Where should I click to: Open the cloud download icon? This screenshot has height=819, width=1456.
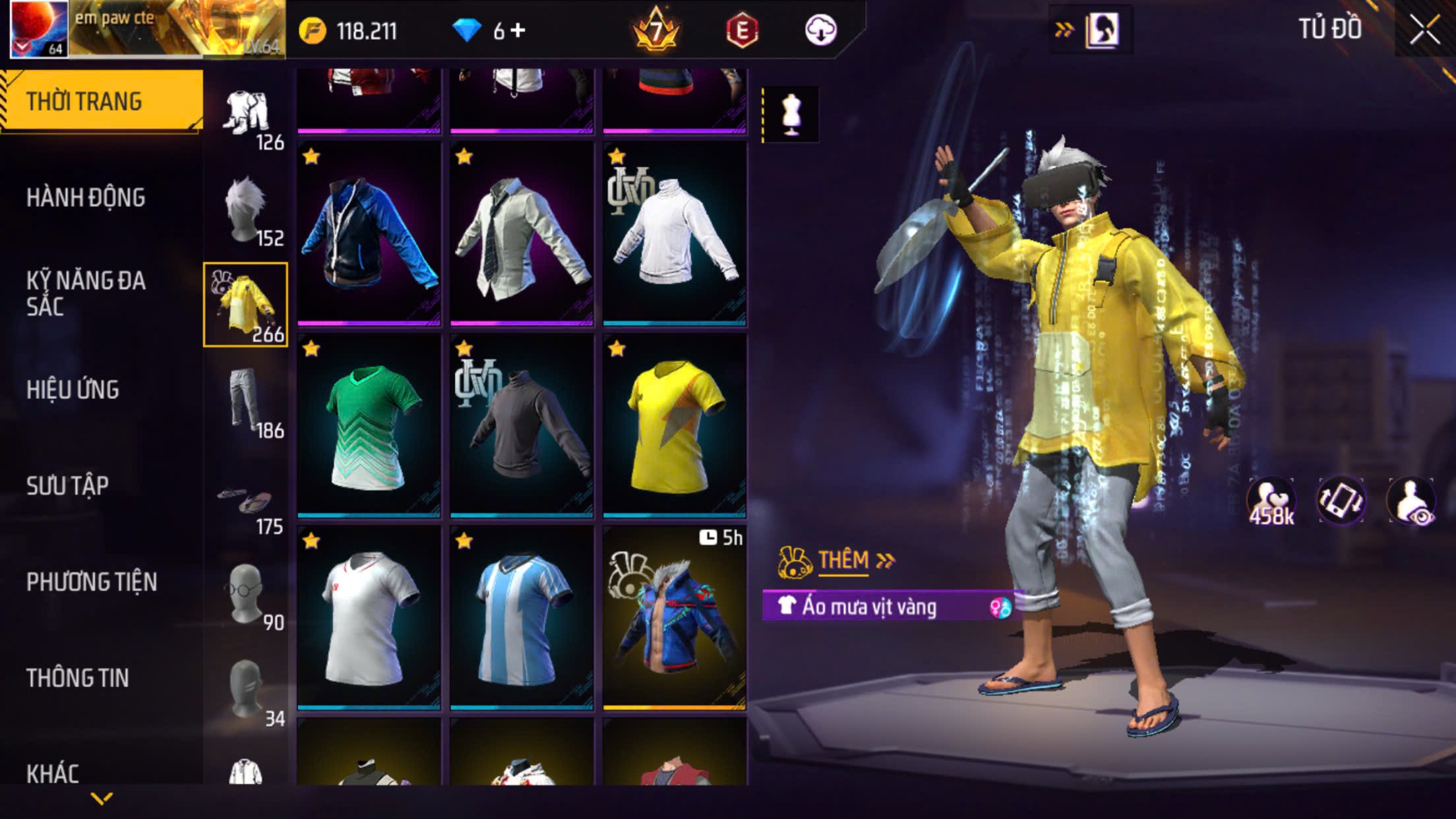coord(820,30)
